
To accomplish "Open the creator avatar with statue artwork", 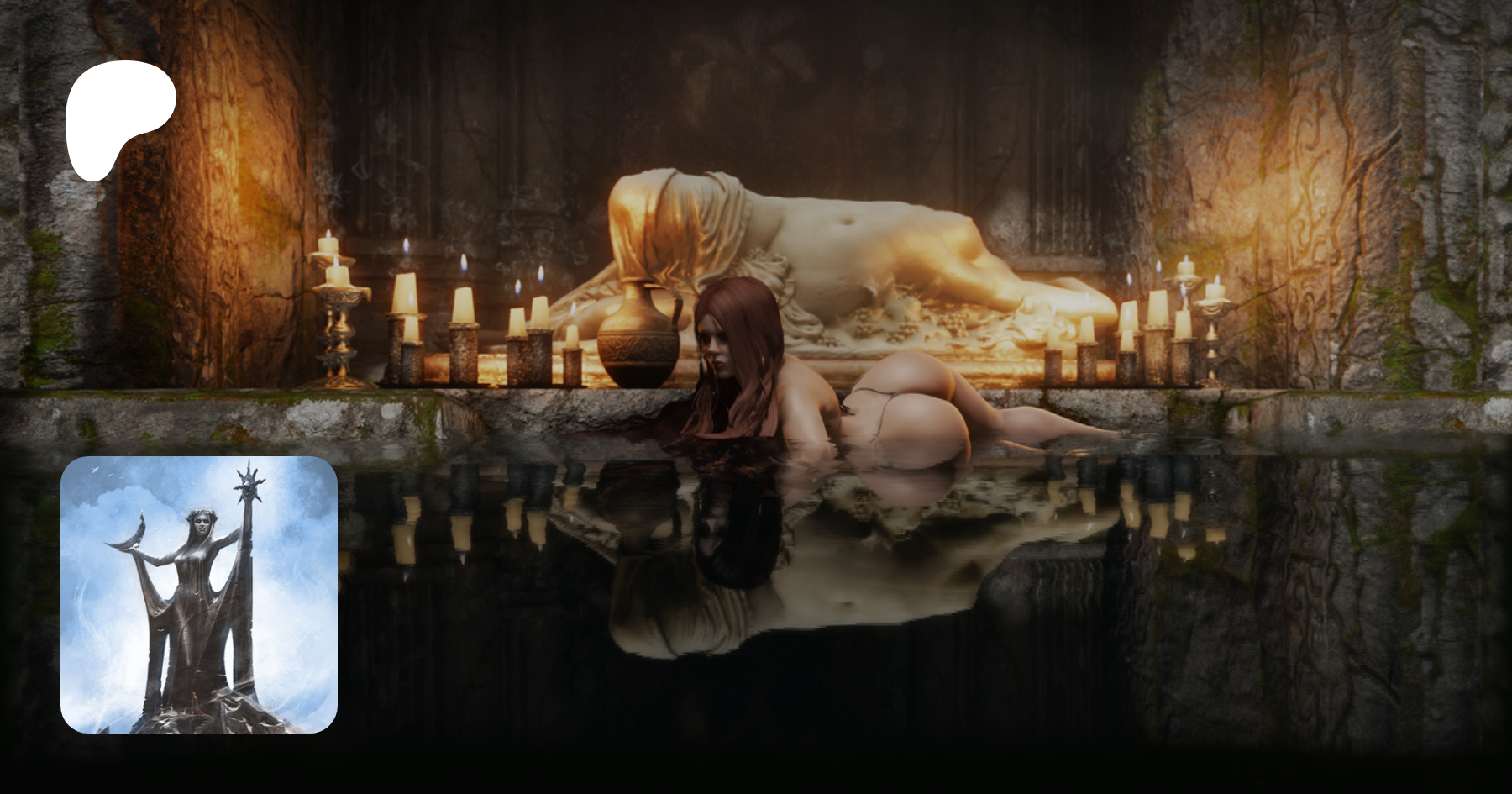I will 199,595.
